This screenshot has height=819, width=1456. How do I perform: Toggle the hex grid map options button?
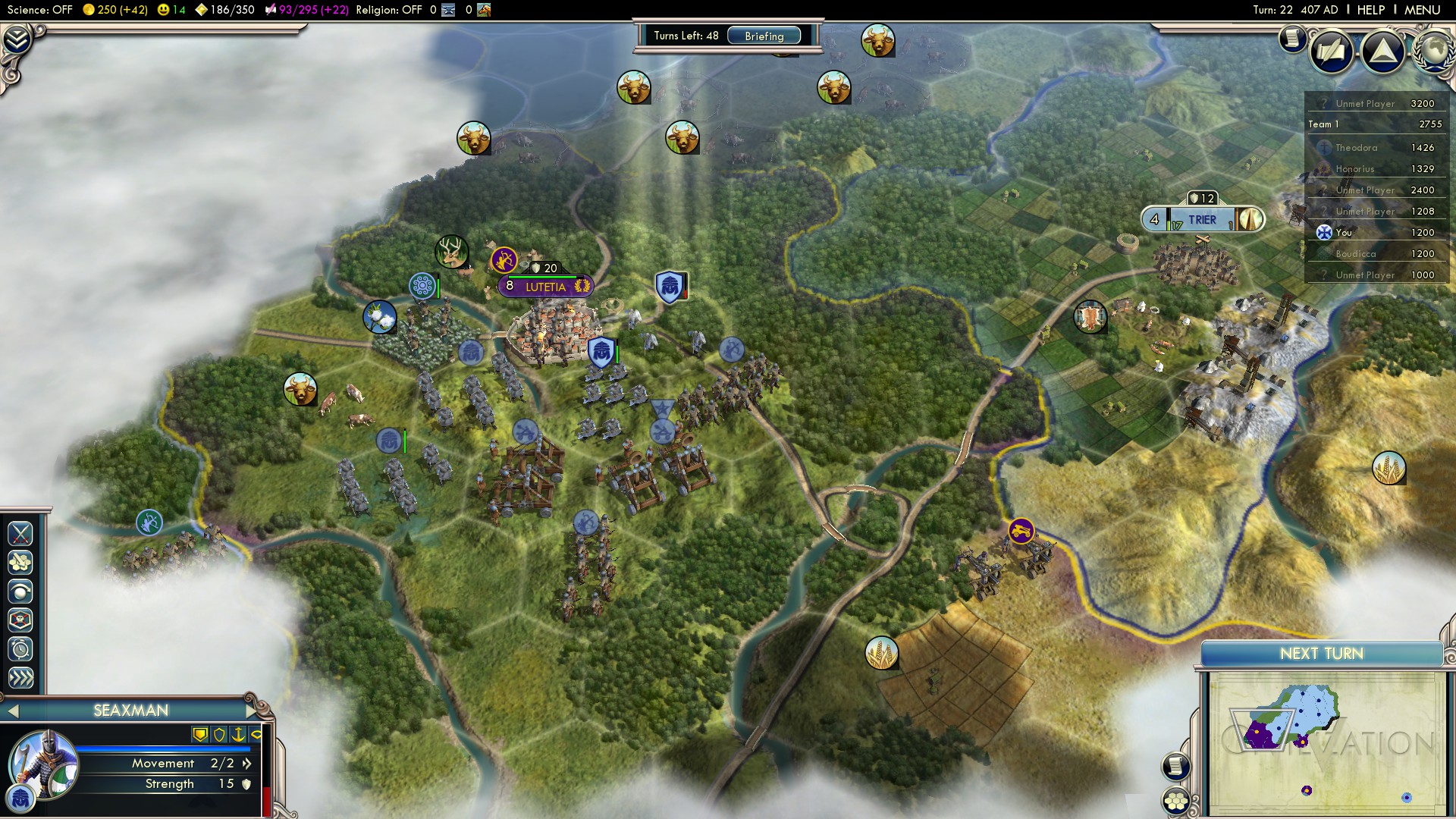click(x=1176, y=801)
